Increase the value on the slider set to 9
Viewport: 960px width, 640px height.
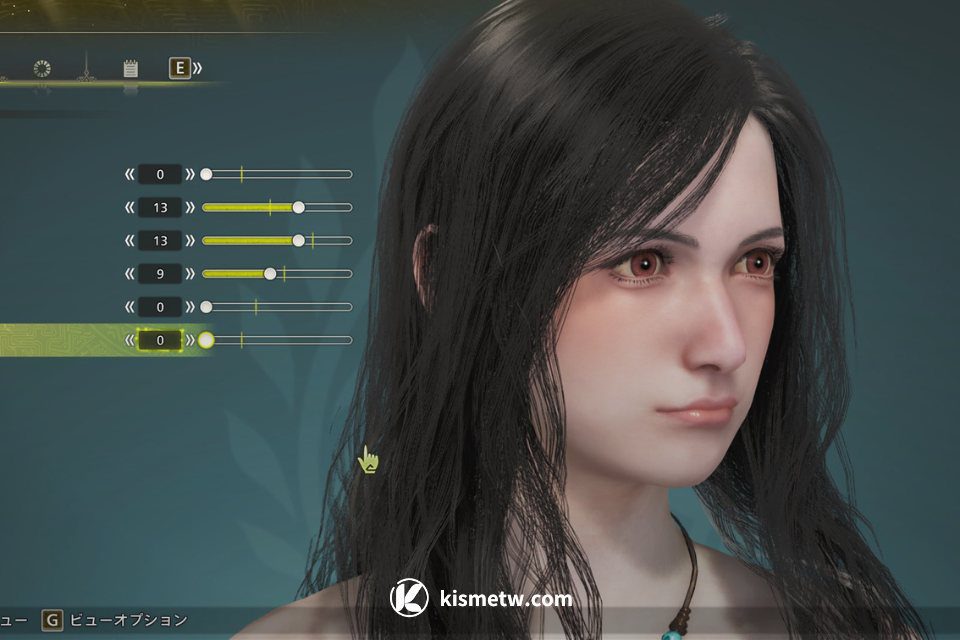tap(191, 274)
